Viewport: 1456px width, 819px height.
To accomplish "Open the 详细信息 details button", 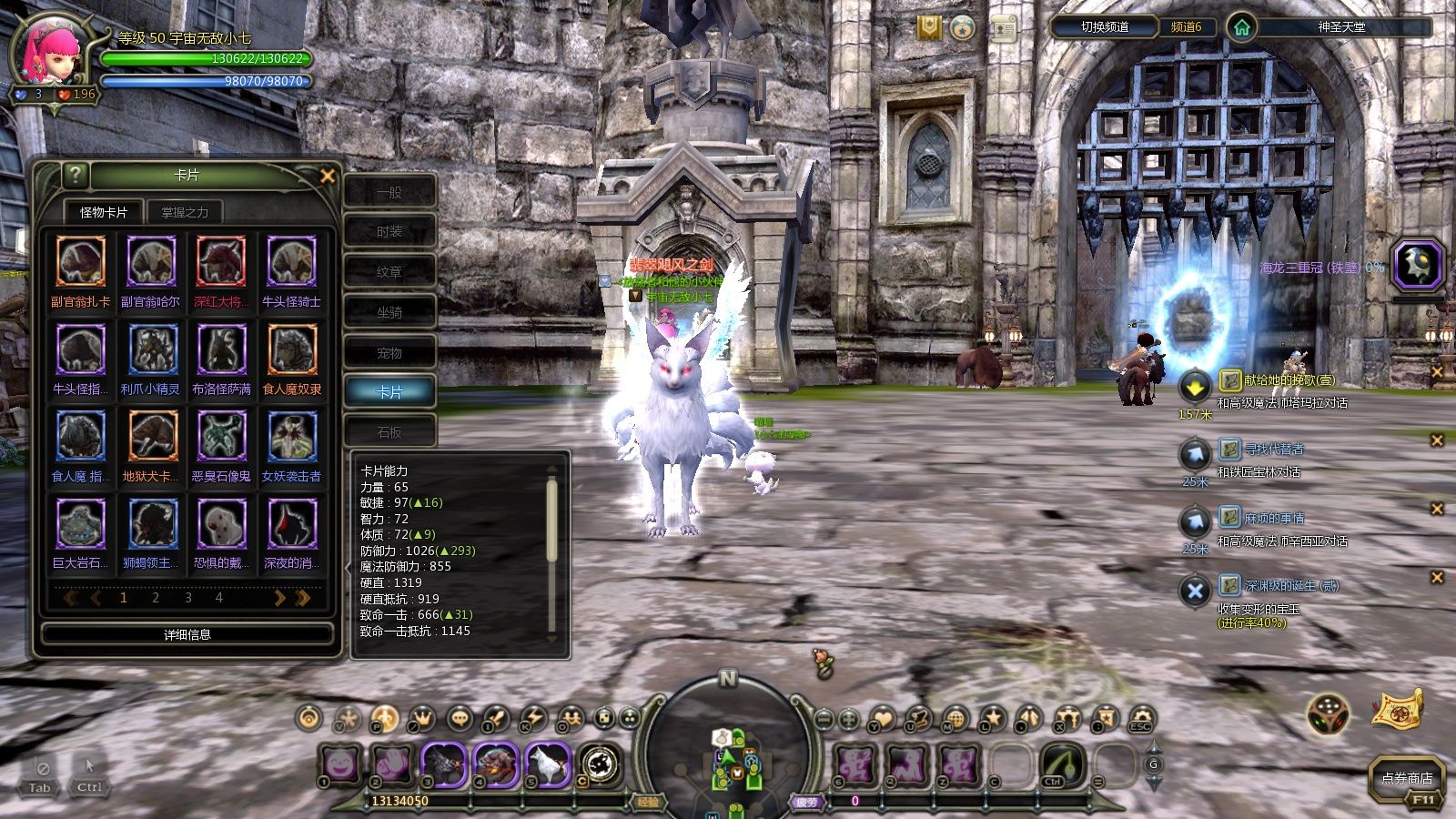I will [x=187, y=634].
